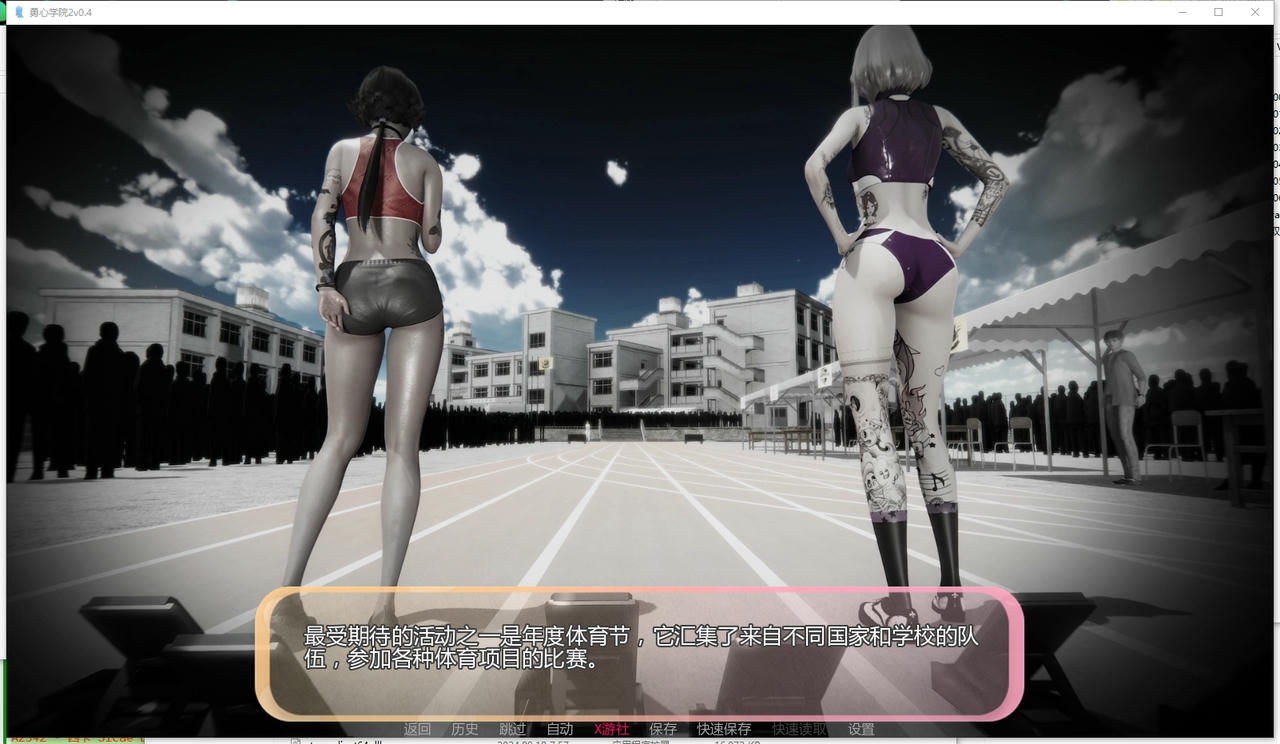Click 快速读取 to quick load
Image resolution: width=1280 pixels, height=744 pixels.
tap(798, 729)
